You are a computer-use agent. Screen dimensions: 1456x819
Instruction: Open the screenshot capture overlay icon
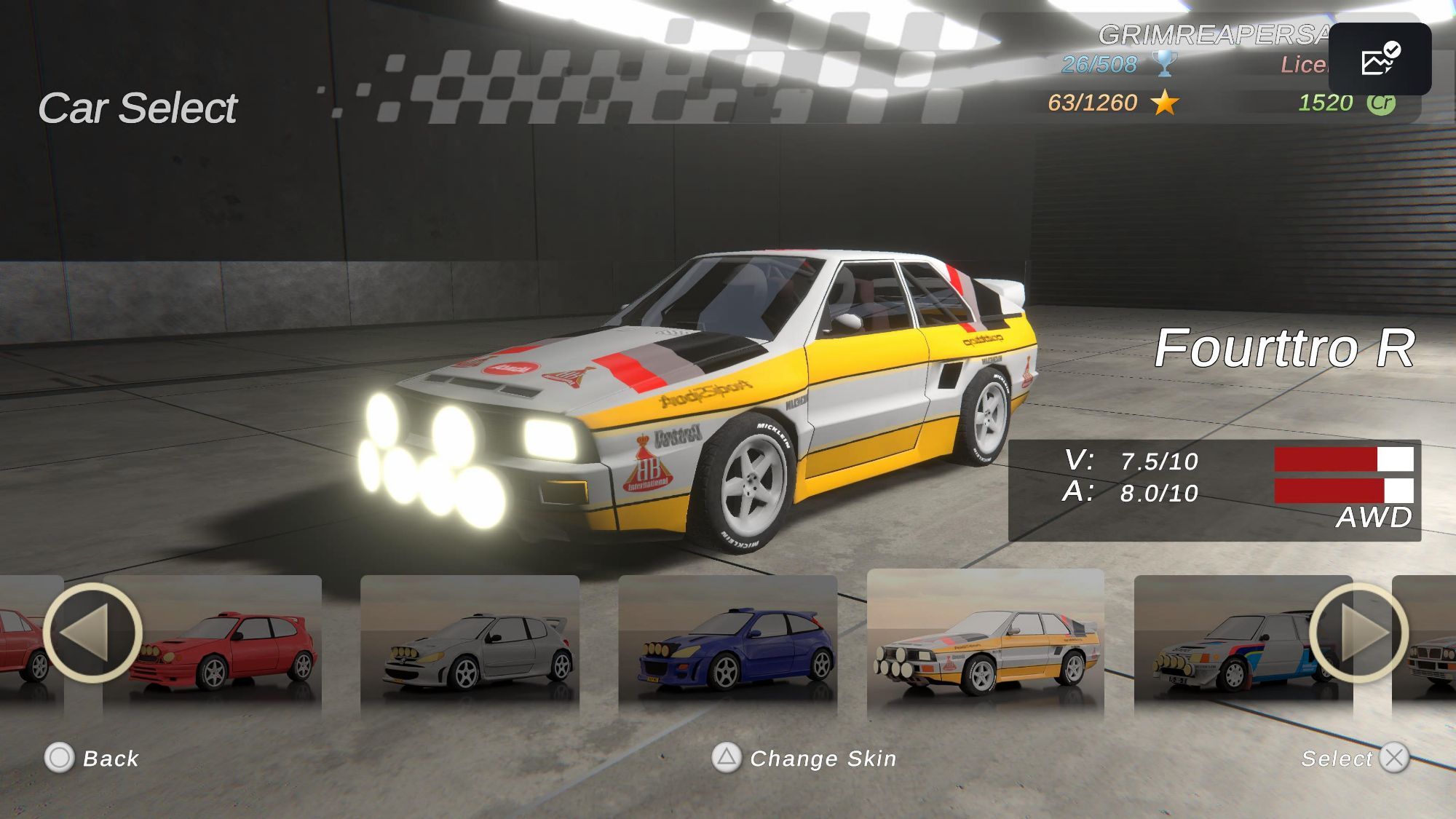pyautogui.click(x=1380, y=59)
